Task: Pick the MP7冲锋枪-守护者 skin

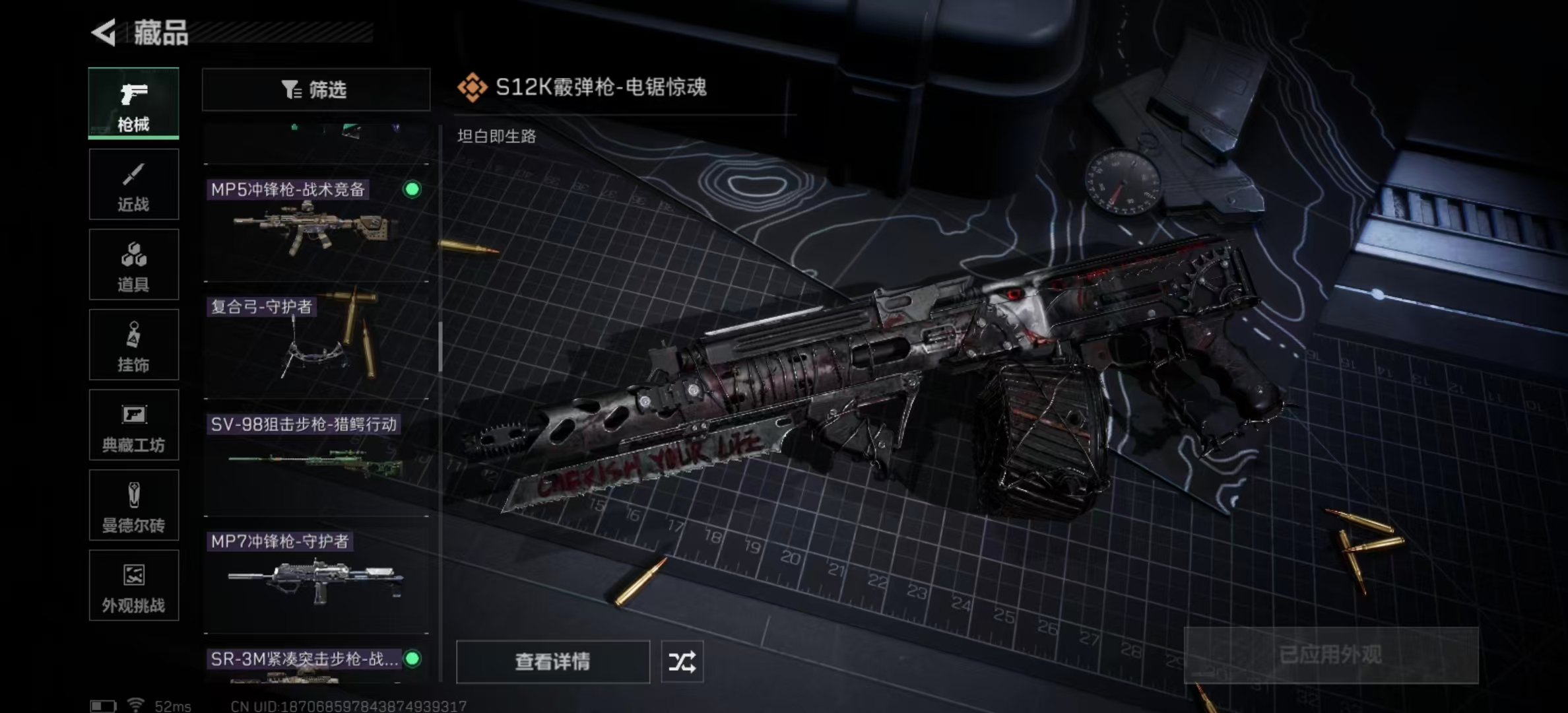Action: [316, 576]
